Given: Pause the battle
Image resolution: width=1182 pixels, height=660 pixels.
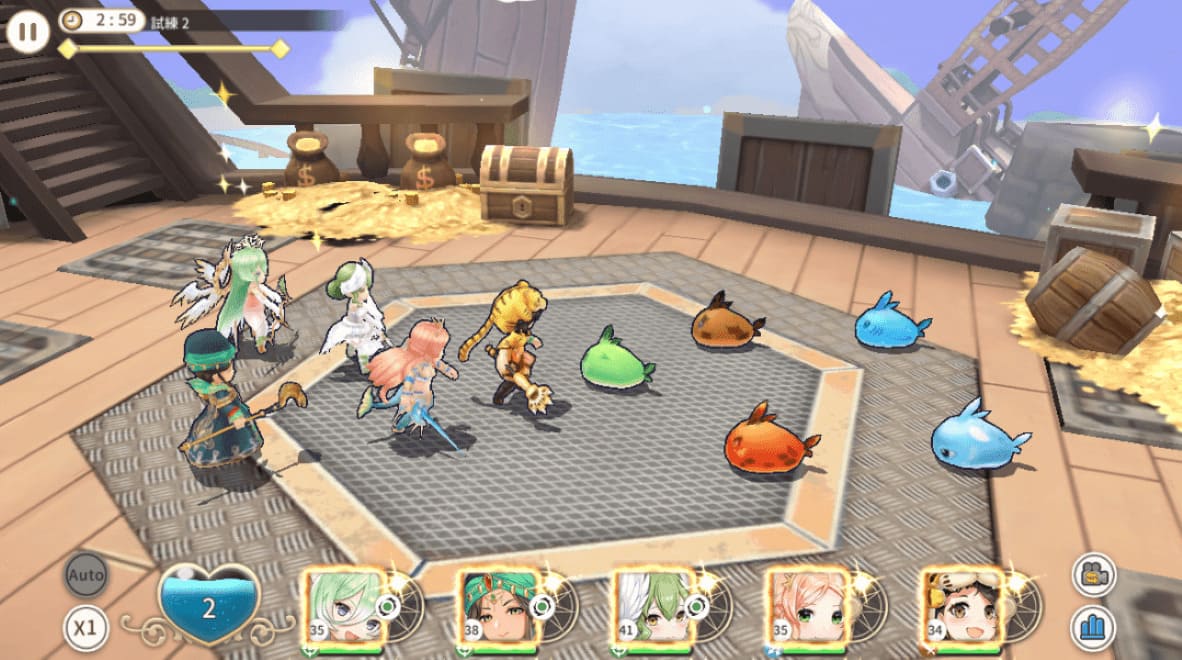Looking at the screenshot, I should pos(28,31).
